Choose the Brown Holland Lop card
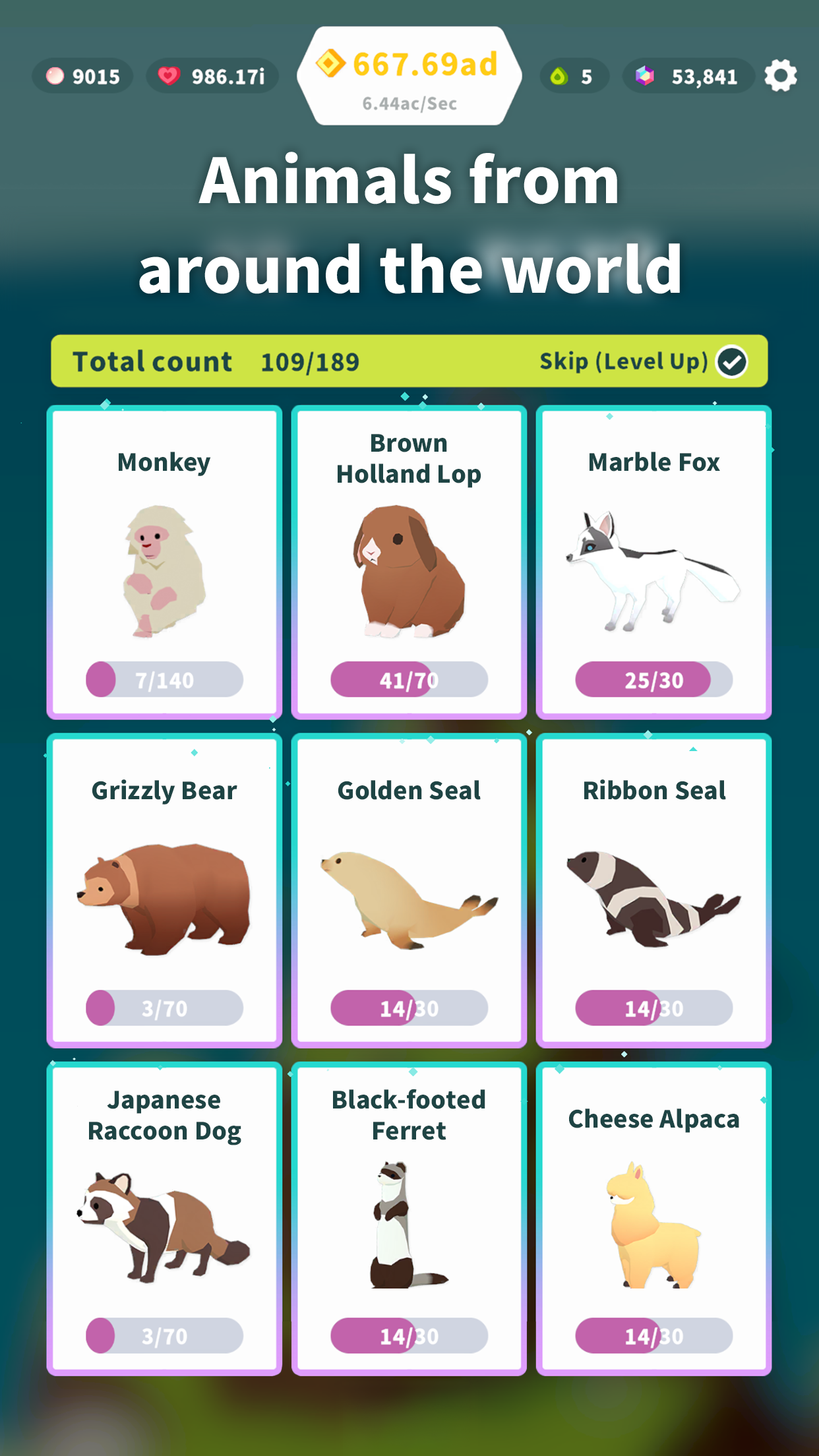Image resolution: width=819 pixels, height=1456 pixels. (x=409, y=562)
